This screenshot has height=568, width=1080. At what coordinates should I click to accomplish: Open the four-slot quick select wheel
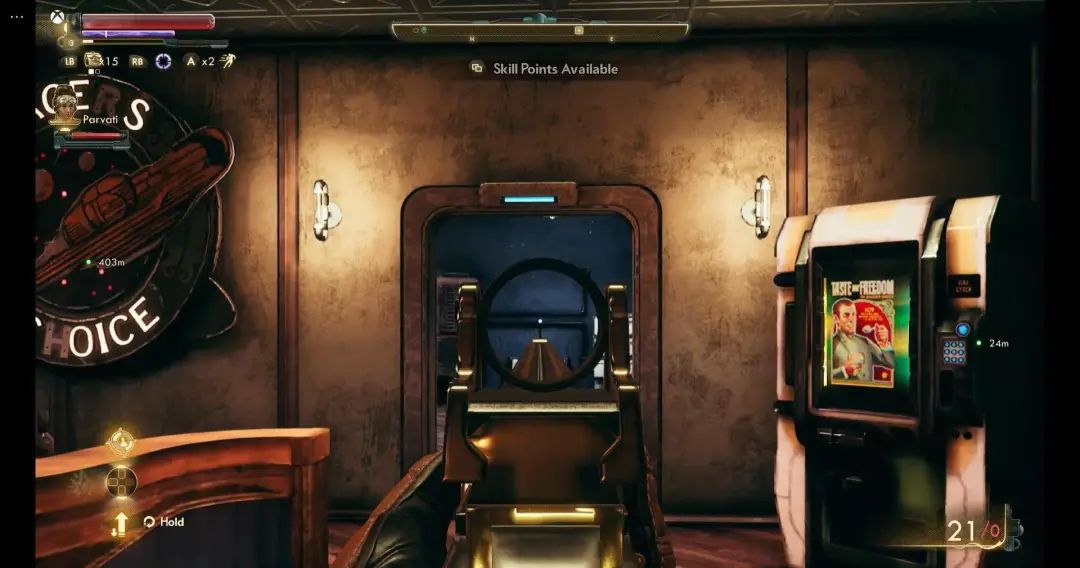point(121,482)
